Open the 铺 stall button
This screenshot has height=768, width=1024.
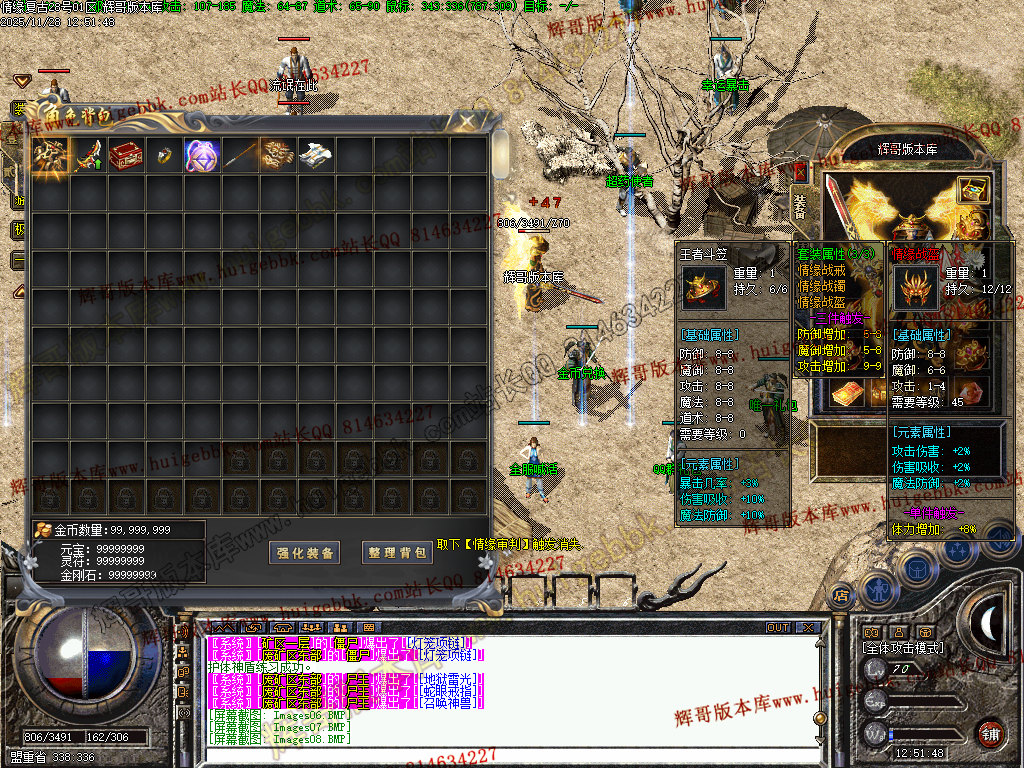[990, 733]
